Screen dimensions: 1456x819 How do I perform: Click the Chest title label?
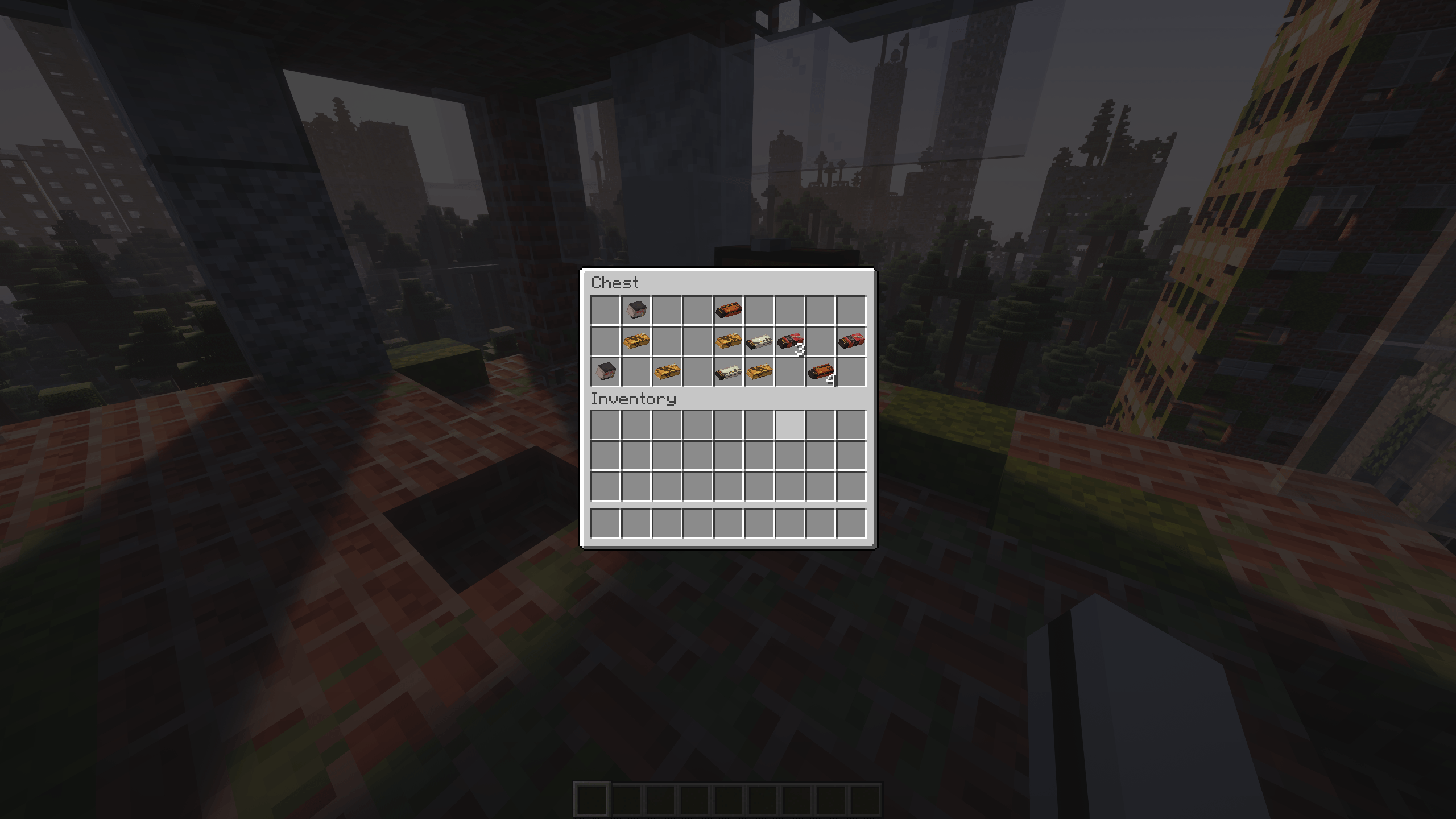pyautogui.click(x=614, y=283)
